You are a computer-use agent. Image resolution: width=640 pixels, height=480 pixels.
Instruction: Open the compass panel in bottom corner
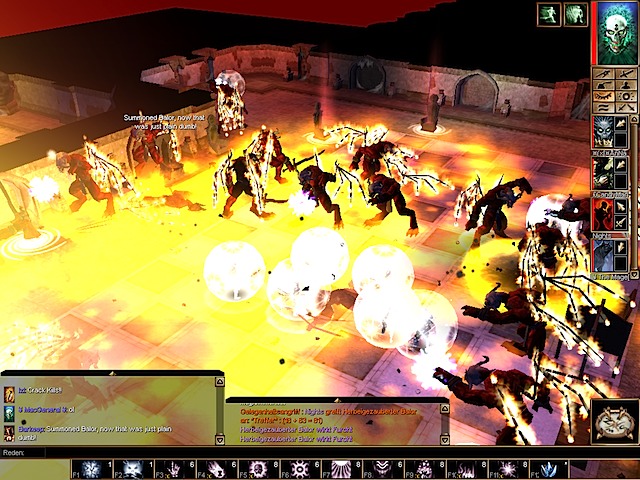614,421
